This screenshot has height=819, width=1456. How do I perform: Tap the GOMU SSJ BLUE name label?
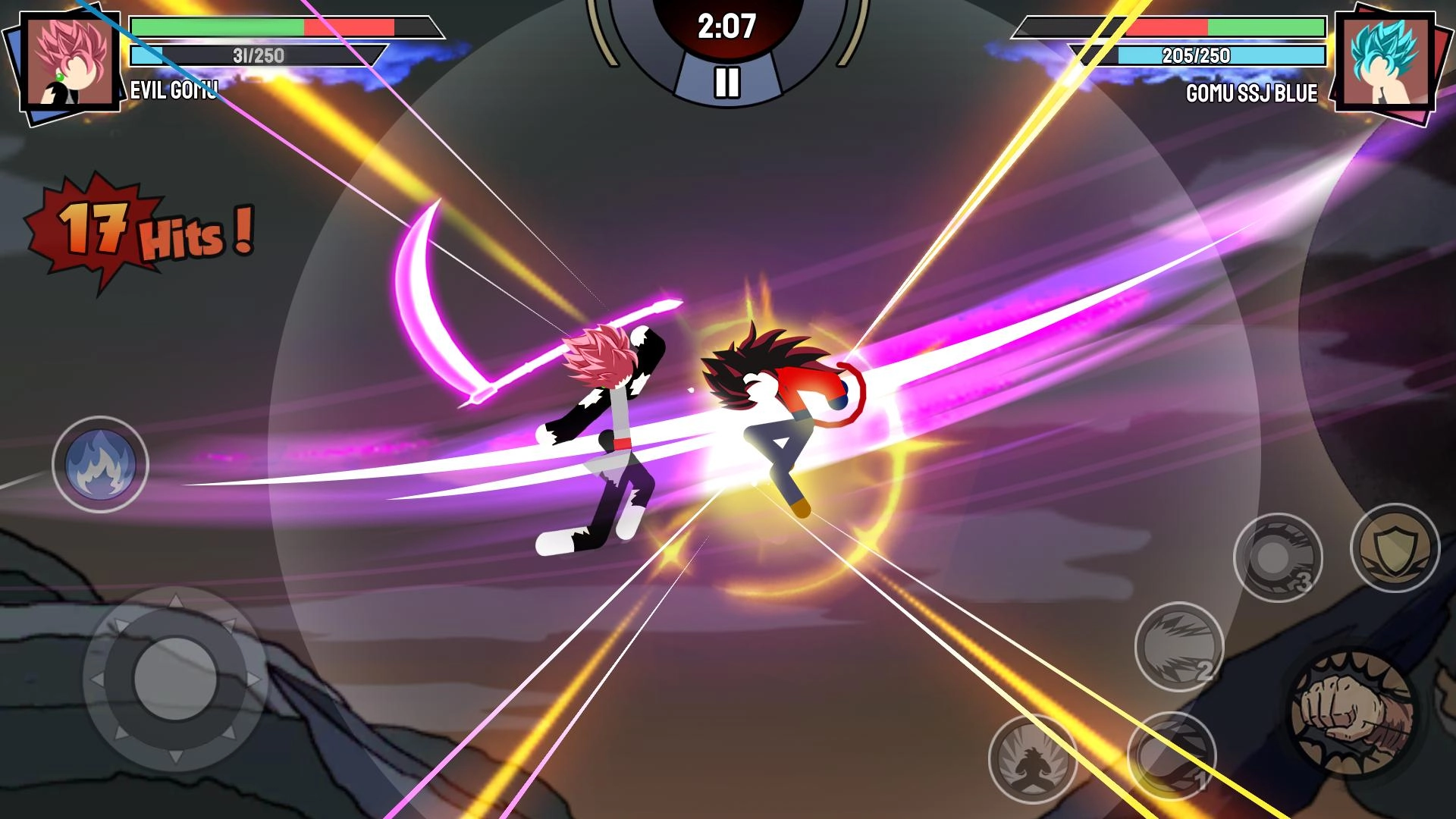coord(1251,92)
